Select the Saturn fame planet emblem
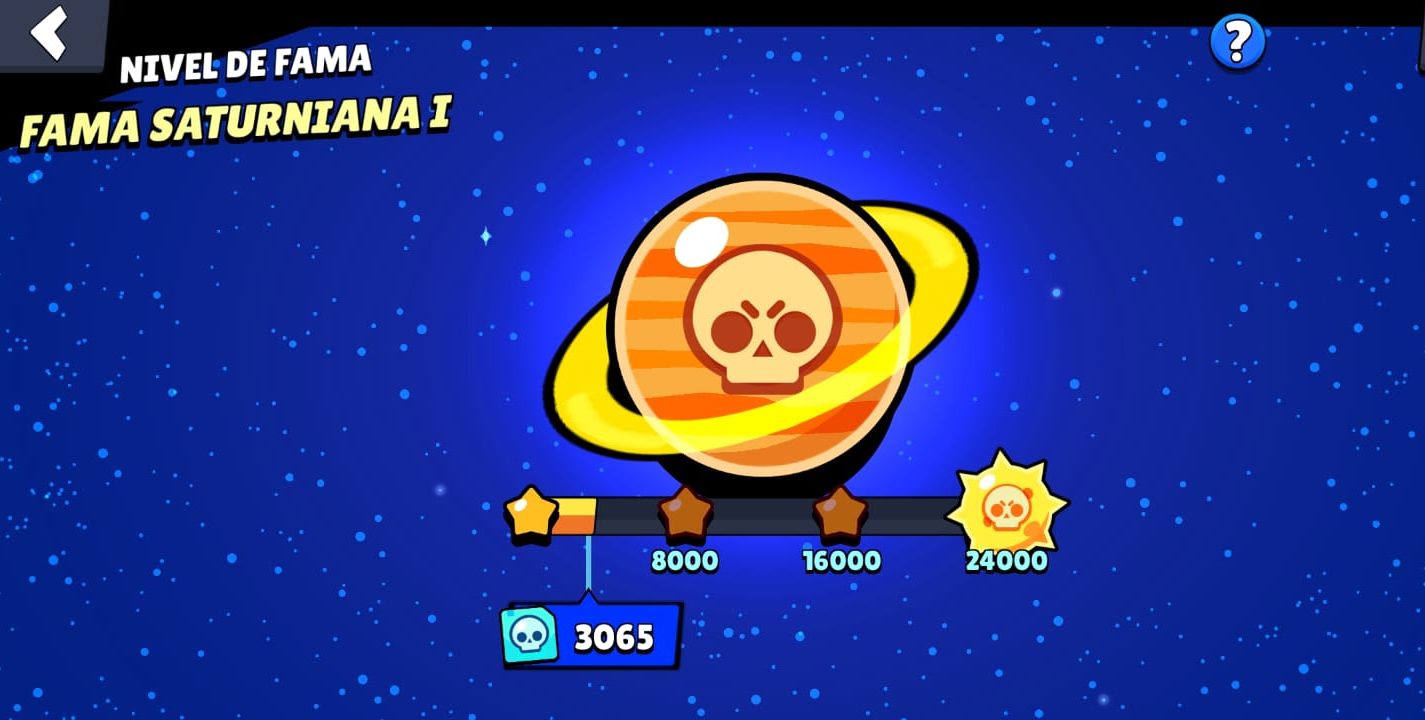 click(x=760, y=320)
